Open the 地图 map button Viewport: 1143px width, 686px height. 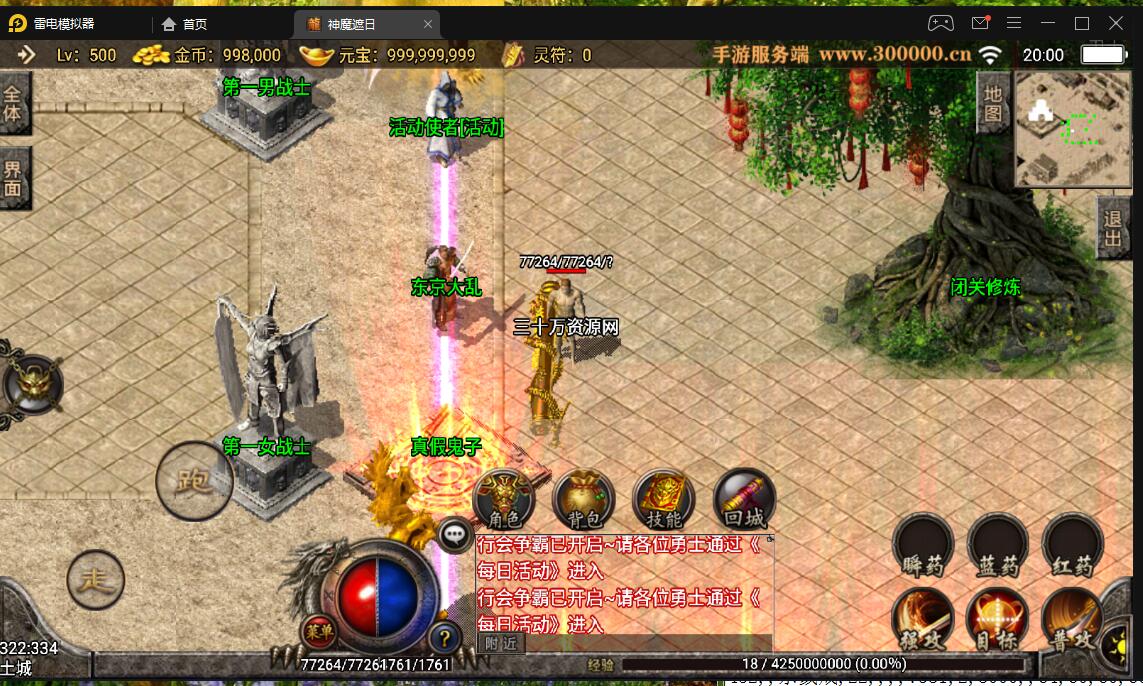pyautogui.click(x=992, y=104)
